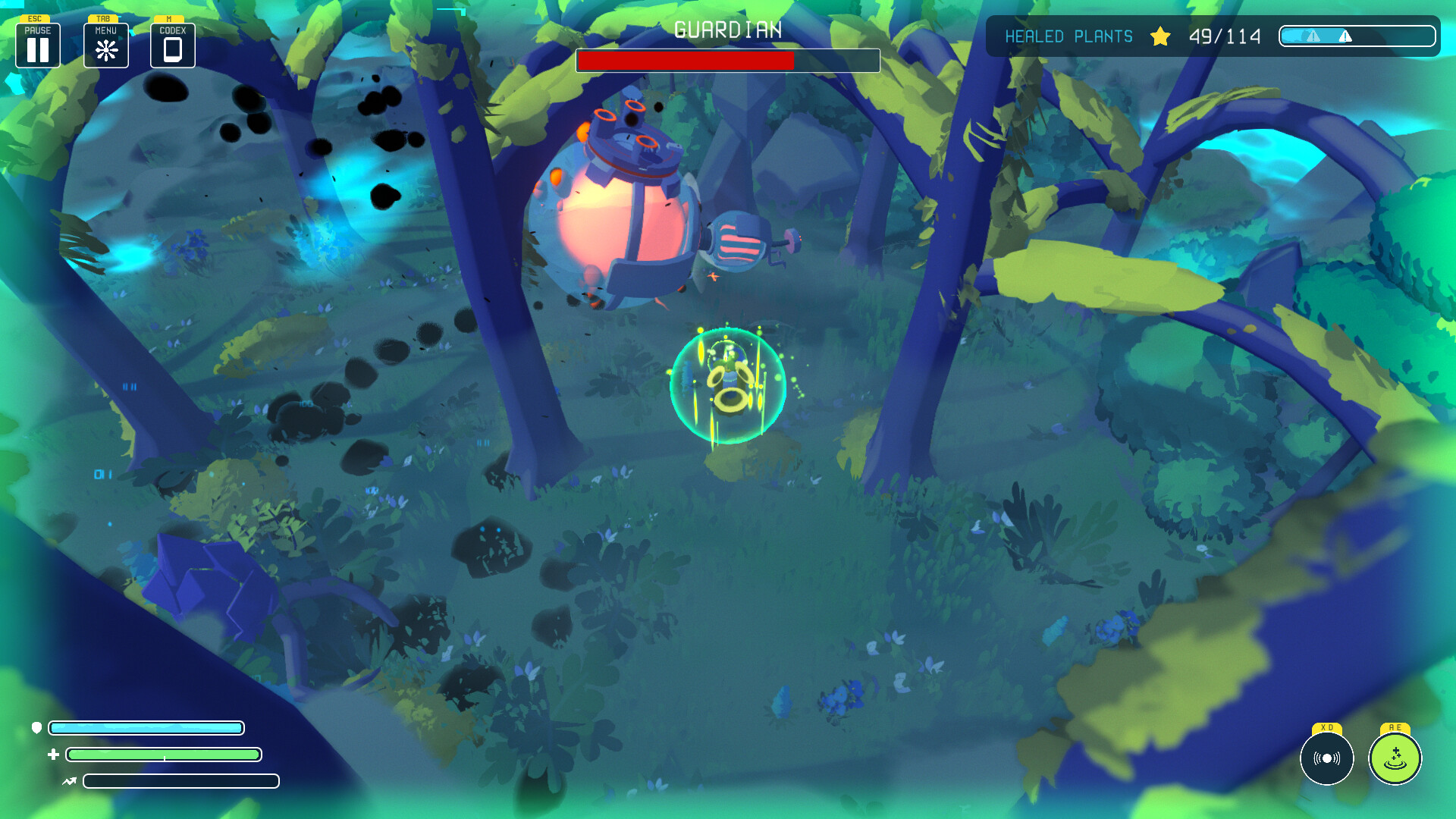Click the asterisk icon on the MENU button
1456x819 pixels.
click(x=105, y=49)
